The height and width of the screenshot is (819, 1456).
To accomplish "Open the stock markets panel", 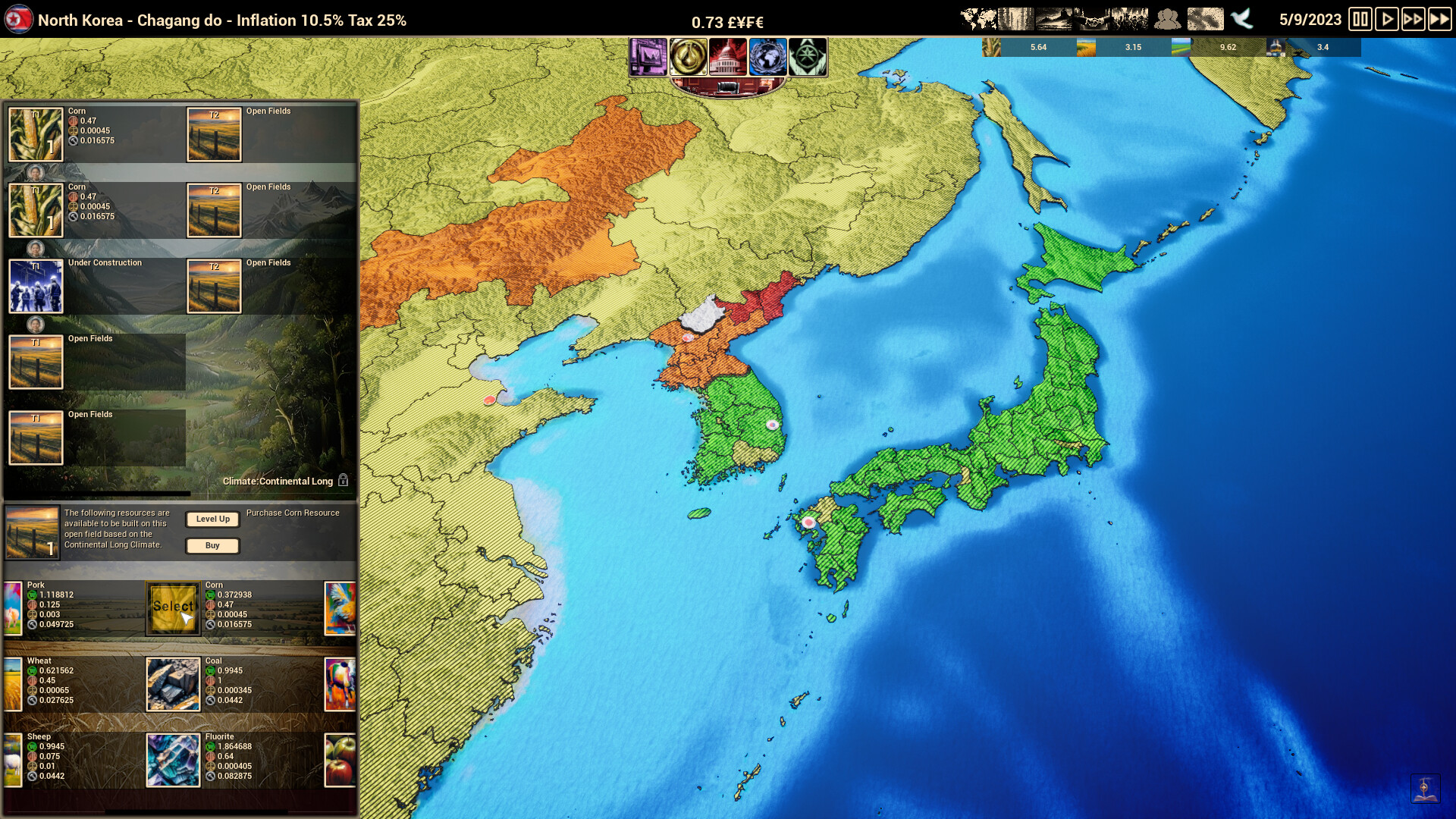I will tap(648, 57).
